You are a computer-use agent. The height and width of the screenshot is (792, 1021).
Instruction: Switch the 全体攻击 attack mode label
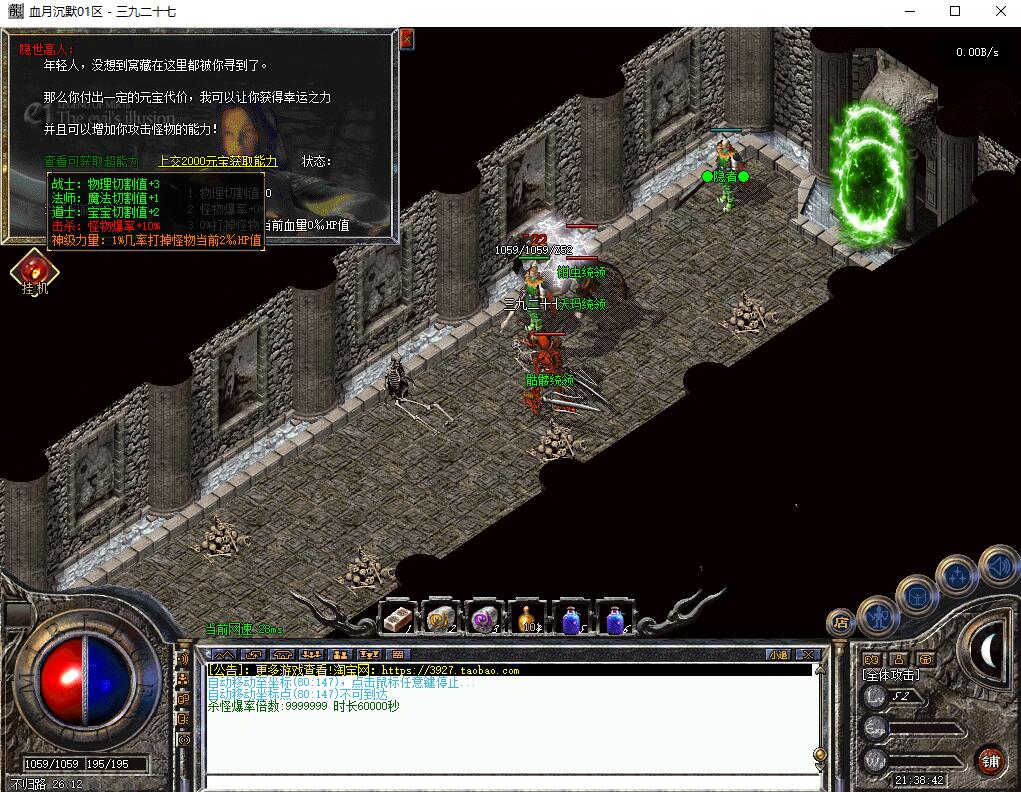point(892,675)
